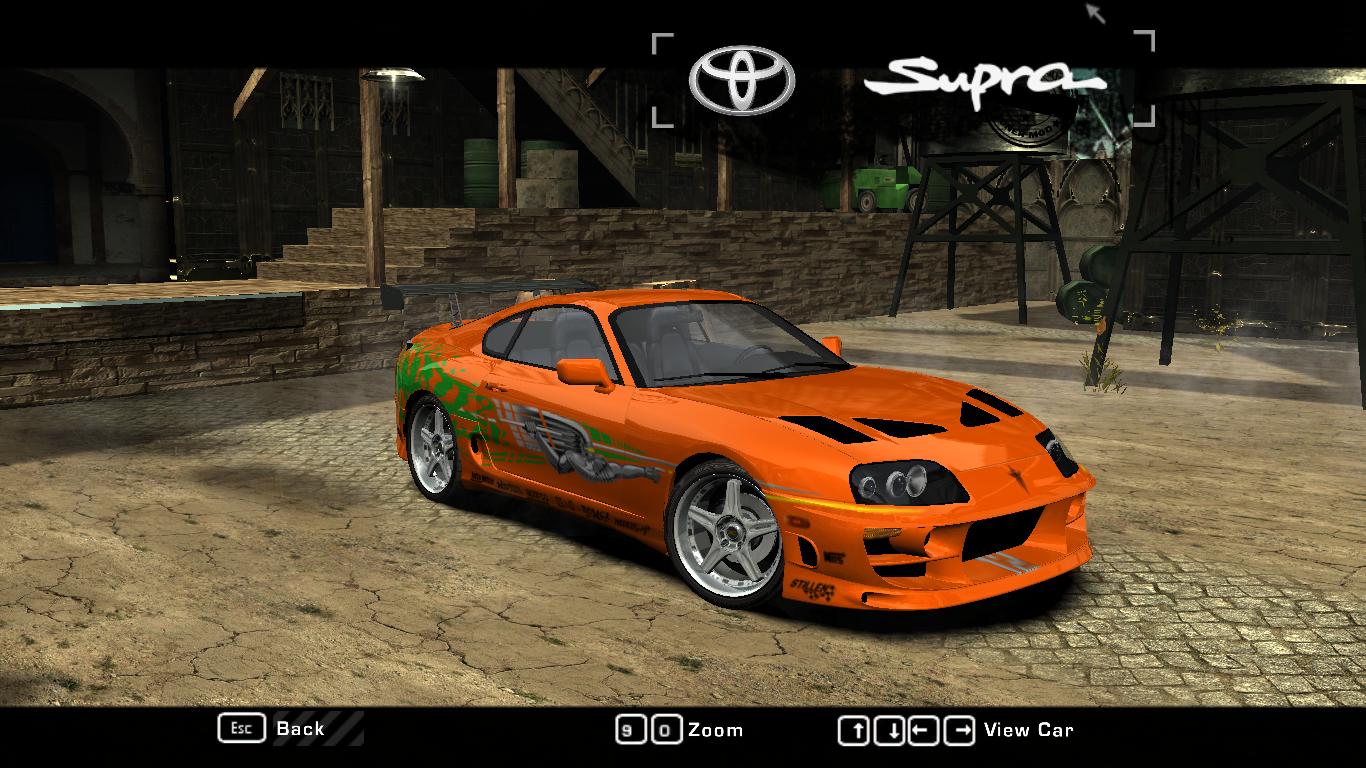This screenshot has height=768, width=1366.
Task: Click the NEW MOD stamp watermark
Action: click(x=1030, y=118)
